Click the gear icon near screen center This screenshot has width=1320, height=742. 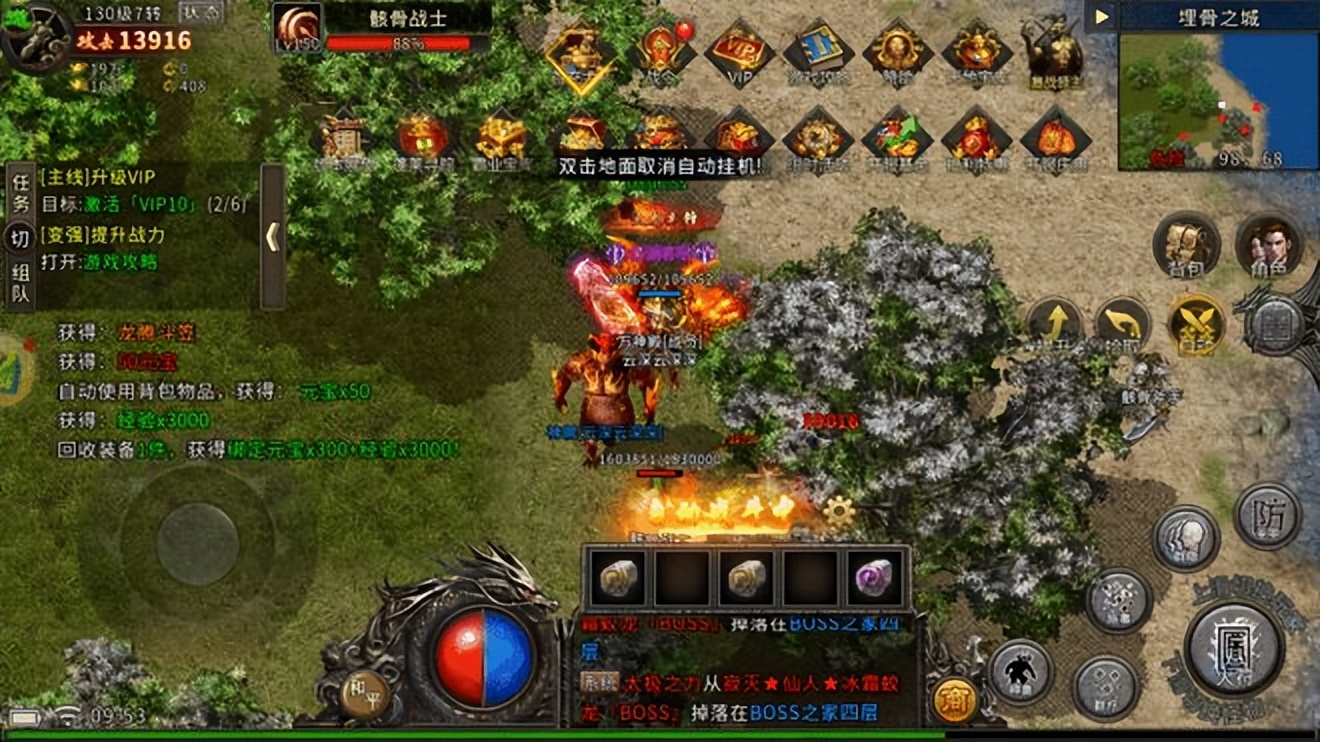coord(838,508)
